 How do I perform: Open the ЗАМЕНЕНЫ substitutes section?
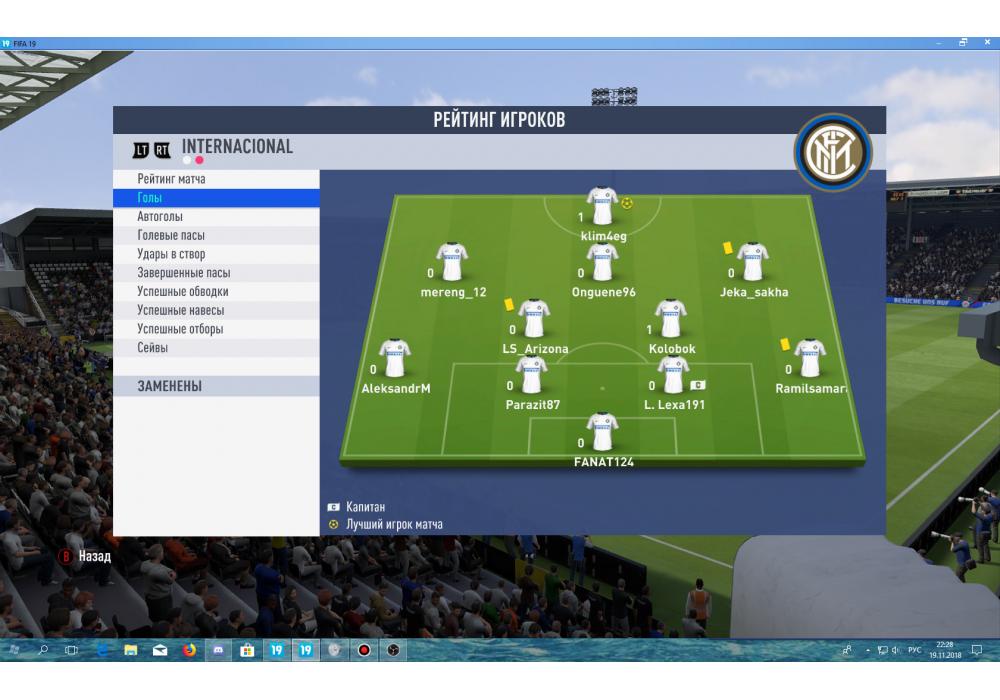coord(169,386)
